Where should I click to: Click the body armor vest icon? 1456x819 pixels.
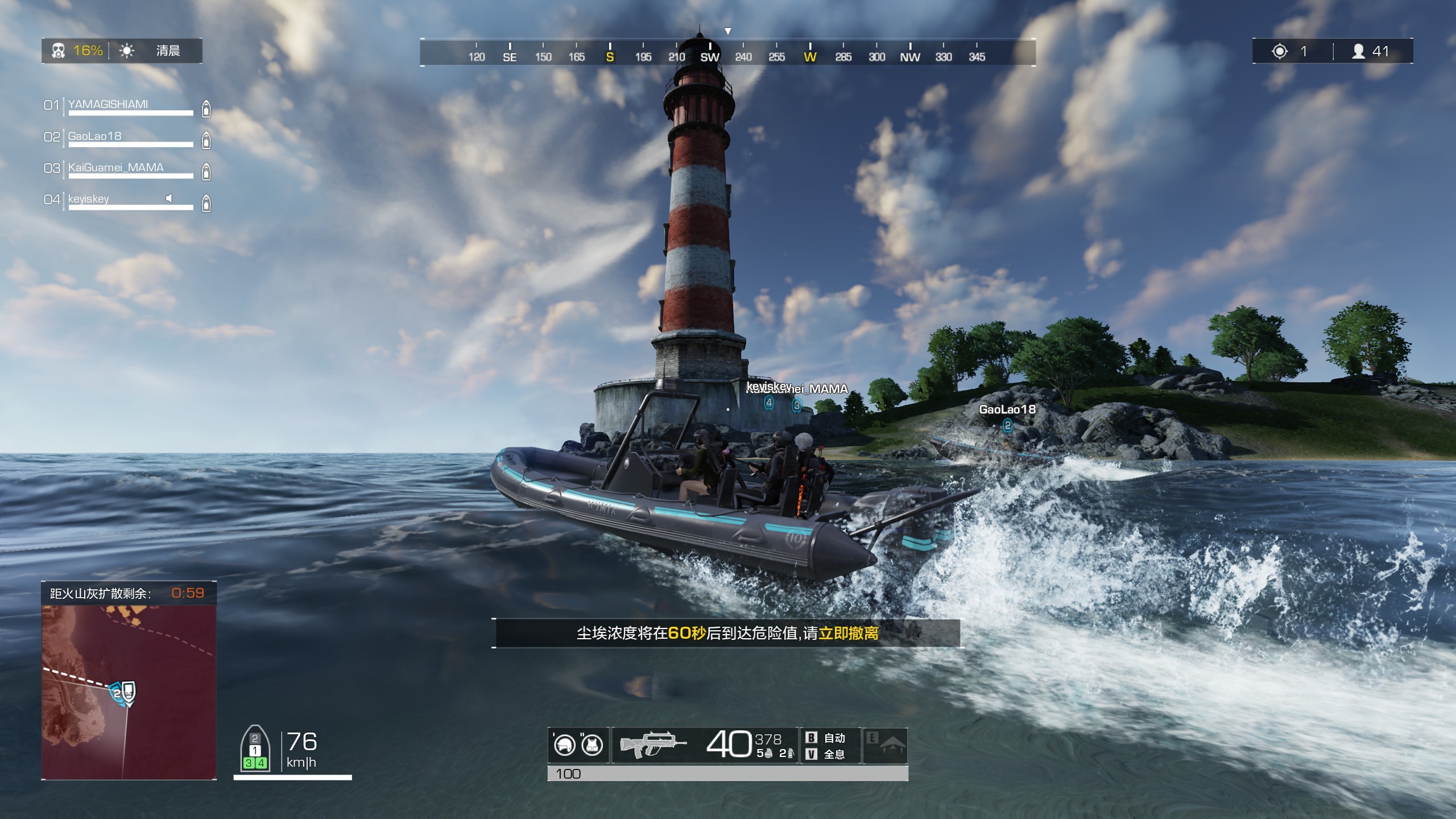[592, 745]
